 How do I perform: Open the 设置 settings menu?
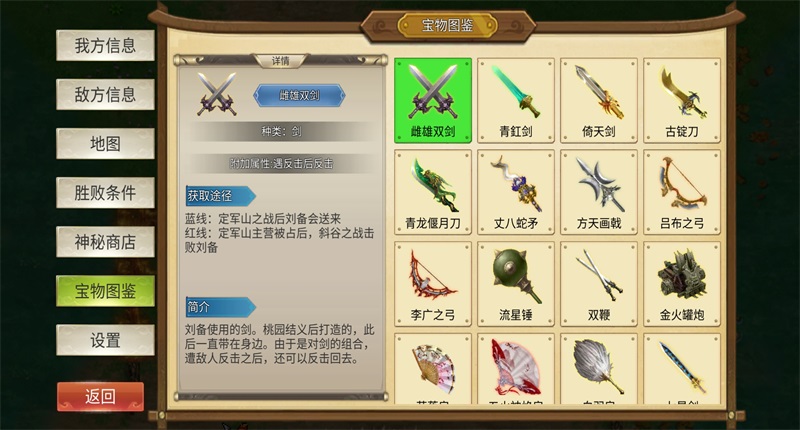[105, 340]
